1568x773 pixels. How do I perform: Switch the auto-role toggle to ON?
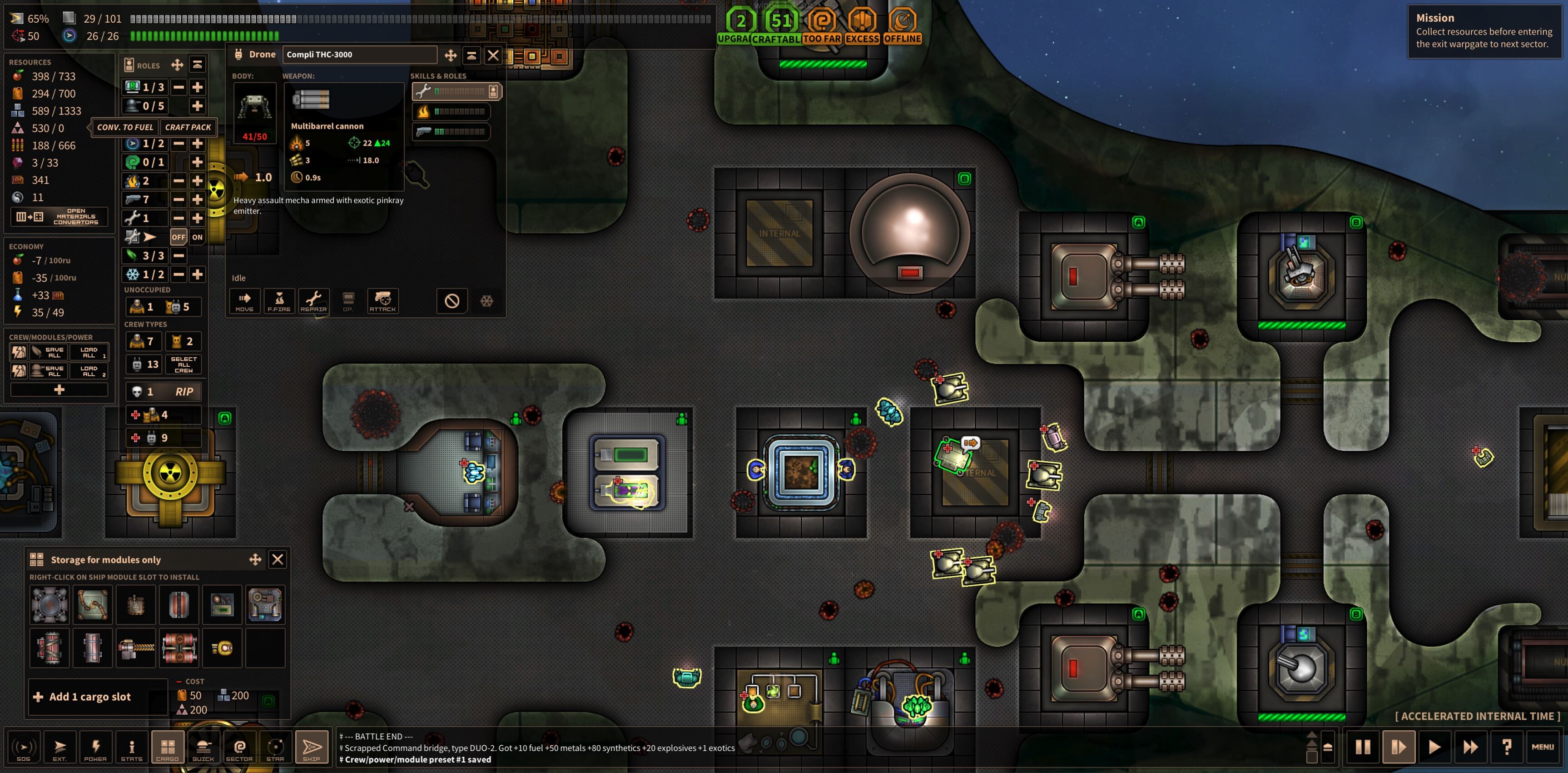click(197, 238)
